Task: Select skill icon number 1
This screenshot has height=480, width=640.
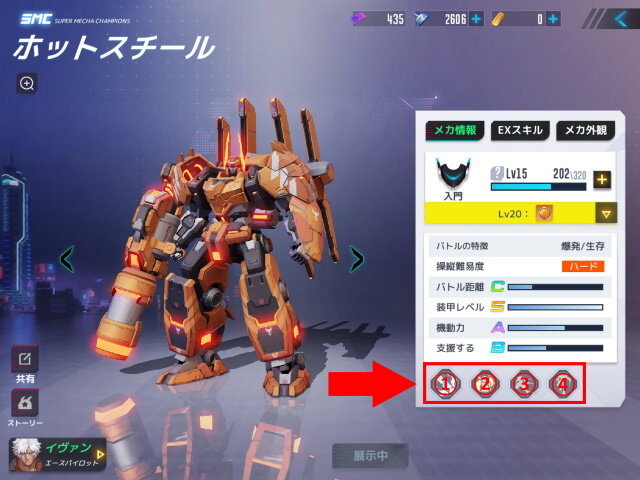Action: tap(447, 383)
